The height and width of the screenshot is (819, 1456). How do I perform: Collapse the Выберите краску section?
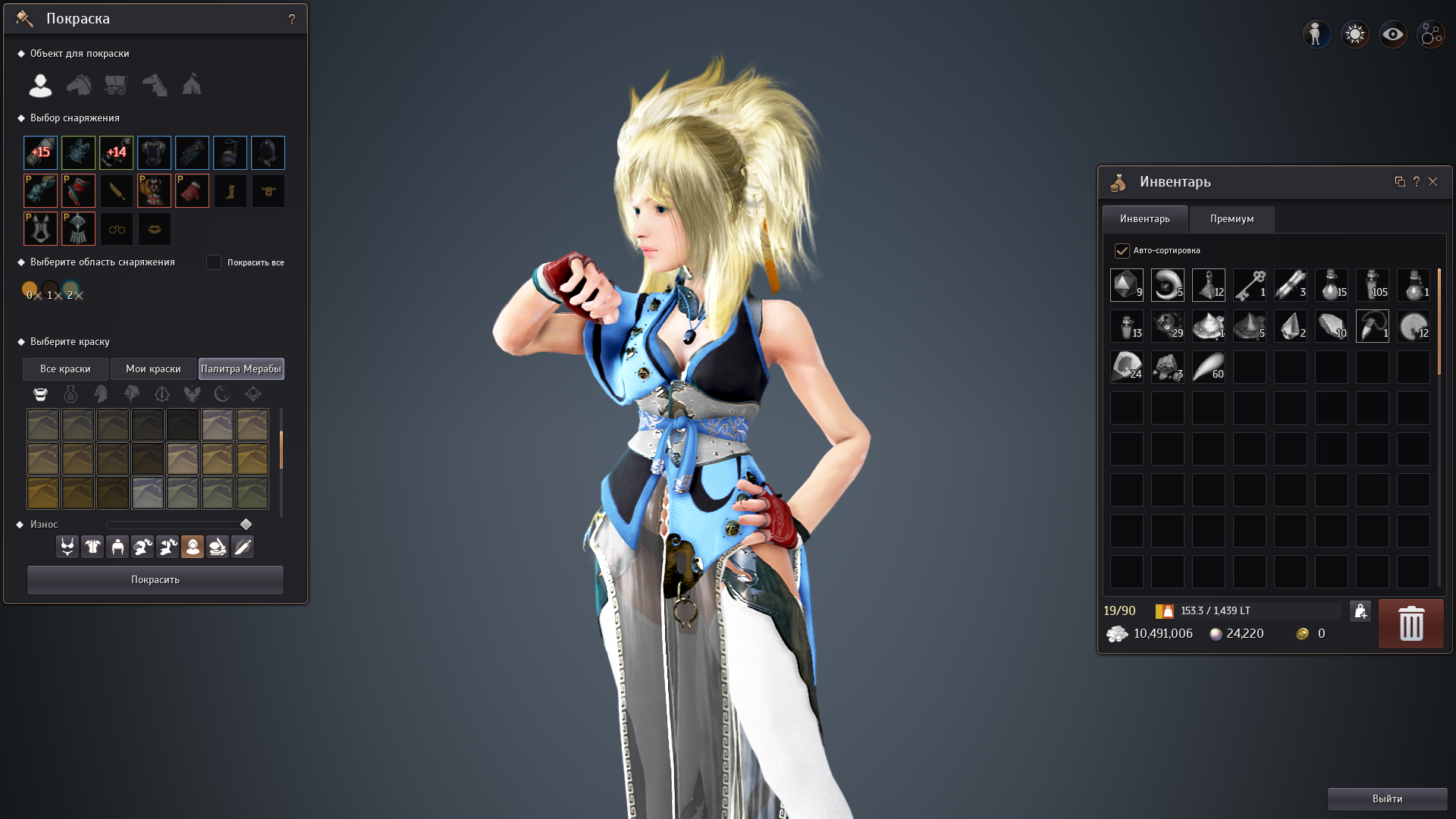pos(20,341)
